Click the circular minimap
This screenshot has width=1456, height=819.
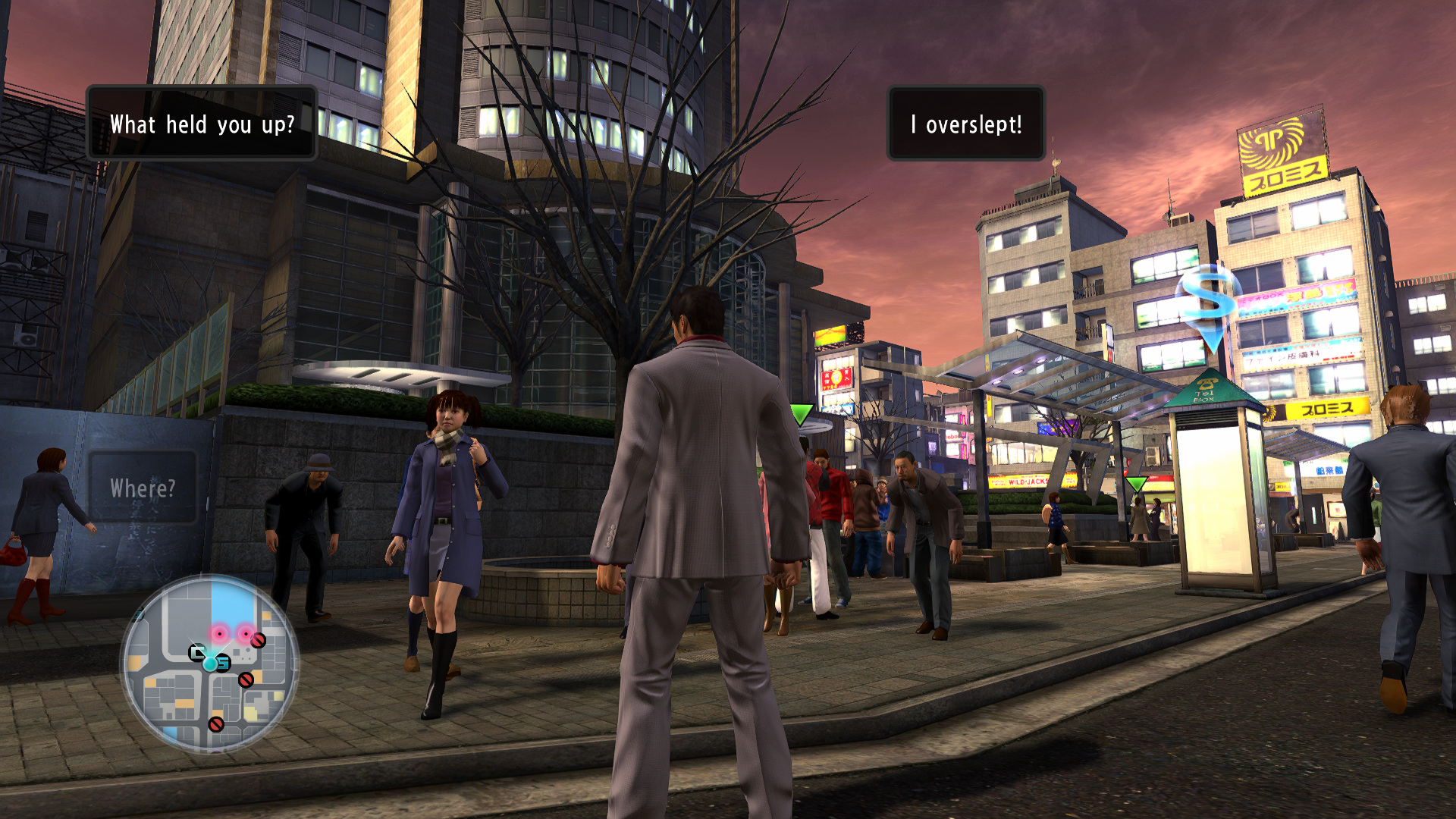click(210, 664)
